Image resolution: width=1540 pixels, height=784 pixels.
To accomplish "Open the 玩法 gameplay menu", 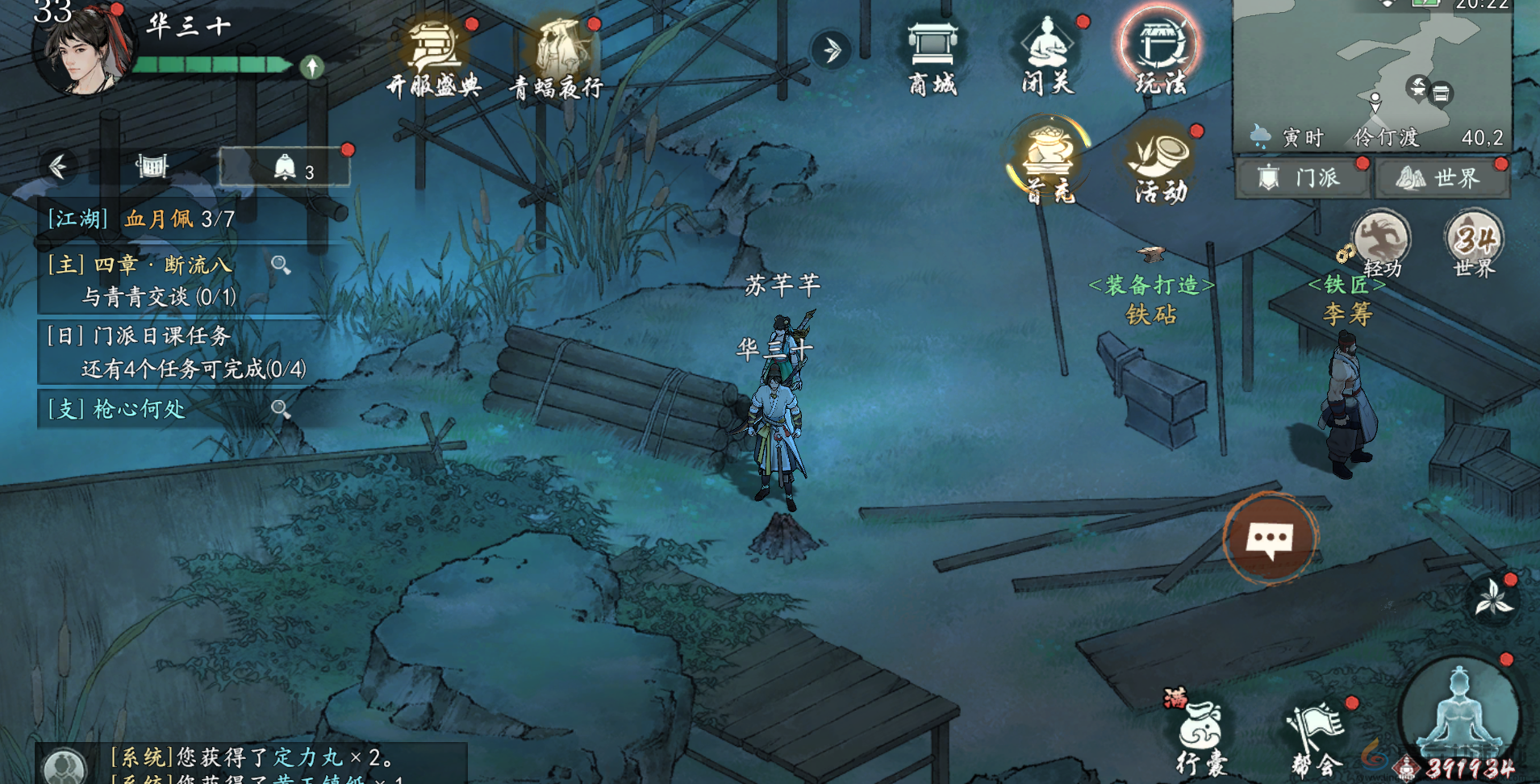I will point(1160,53).
